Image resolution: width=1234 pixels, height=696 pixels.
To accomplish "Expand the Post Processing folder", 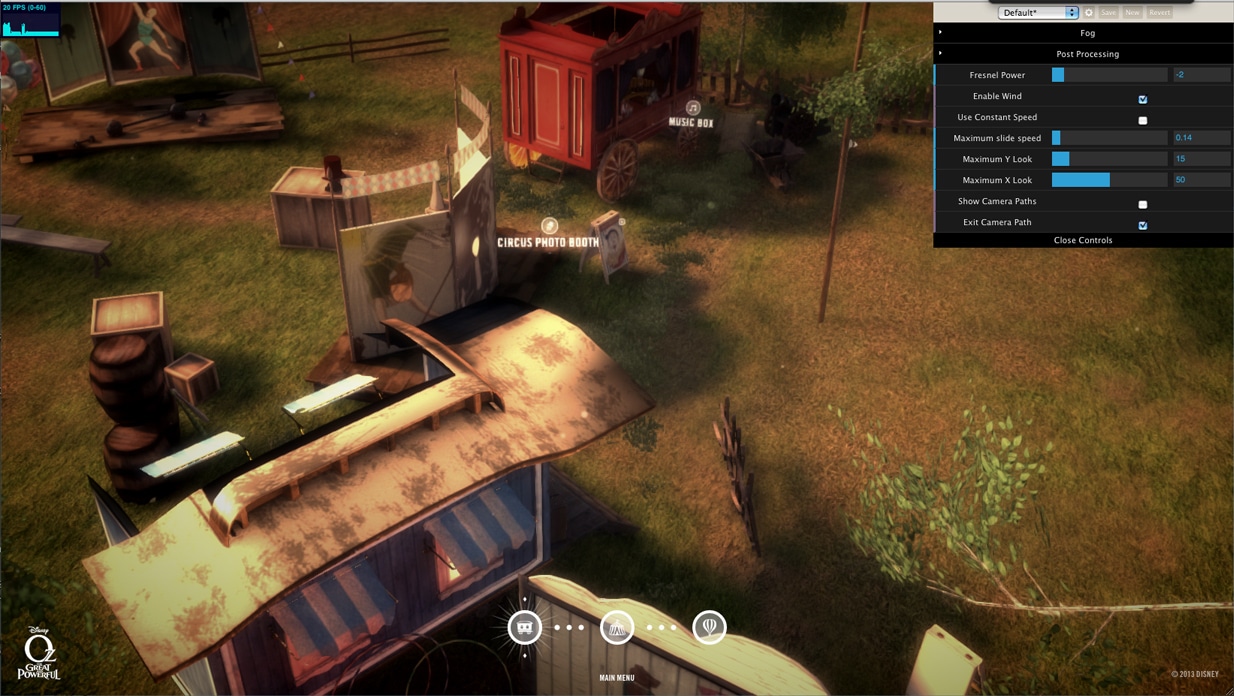I will coord(1086,54).
